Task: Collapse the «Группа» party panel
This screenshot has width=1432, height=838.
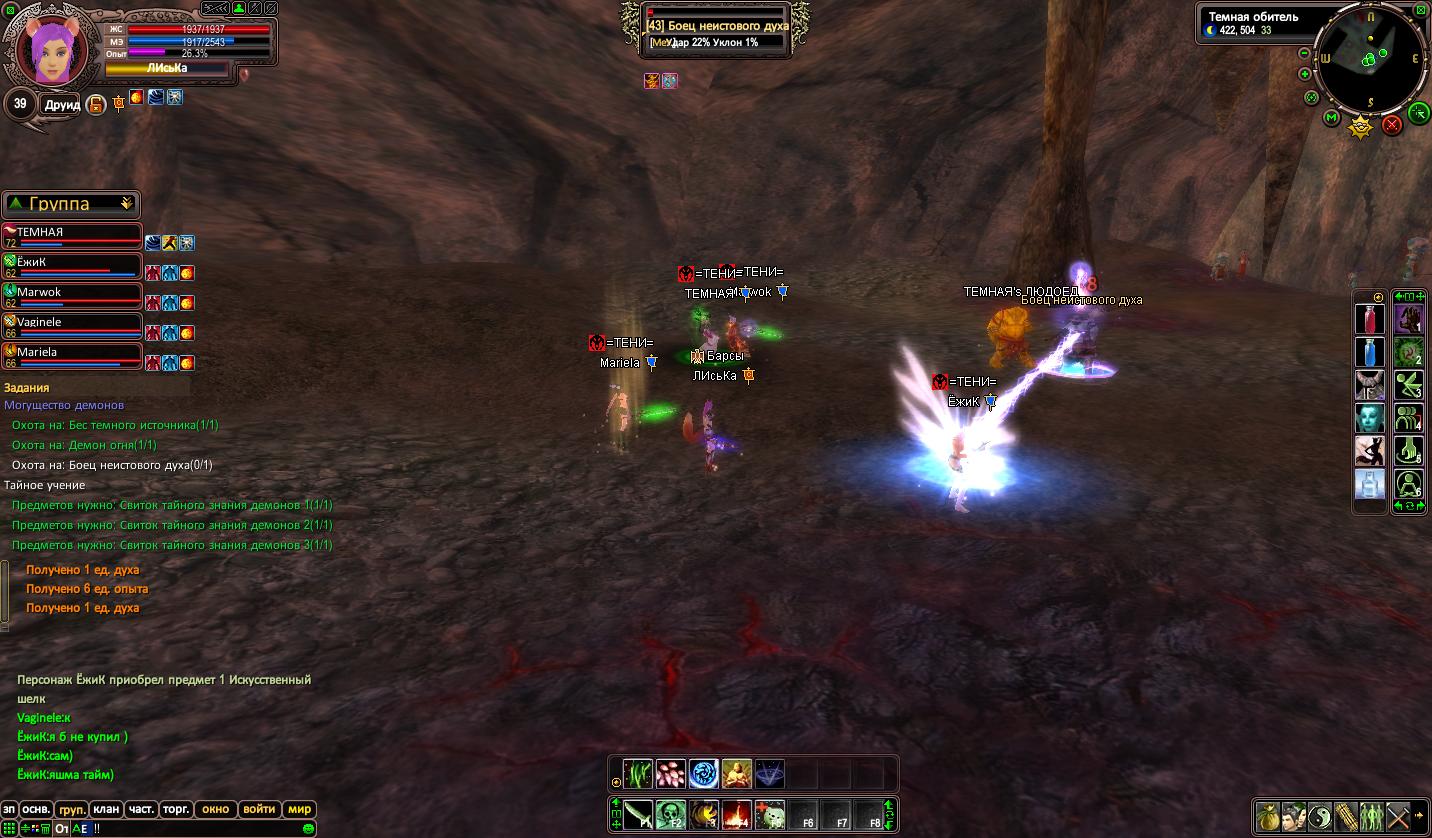Action: tap(127, 203)
